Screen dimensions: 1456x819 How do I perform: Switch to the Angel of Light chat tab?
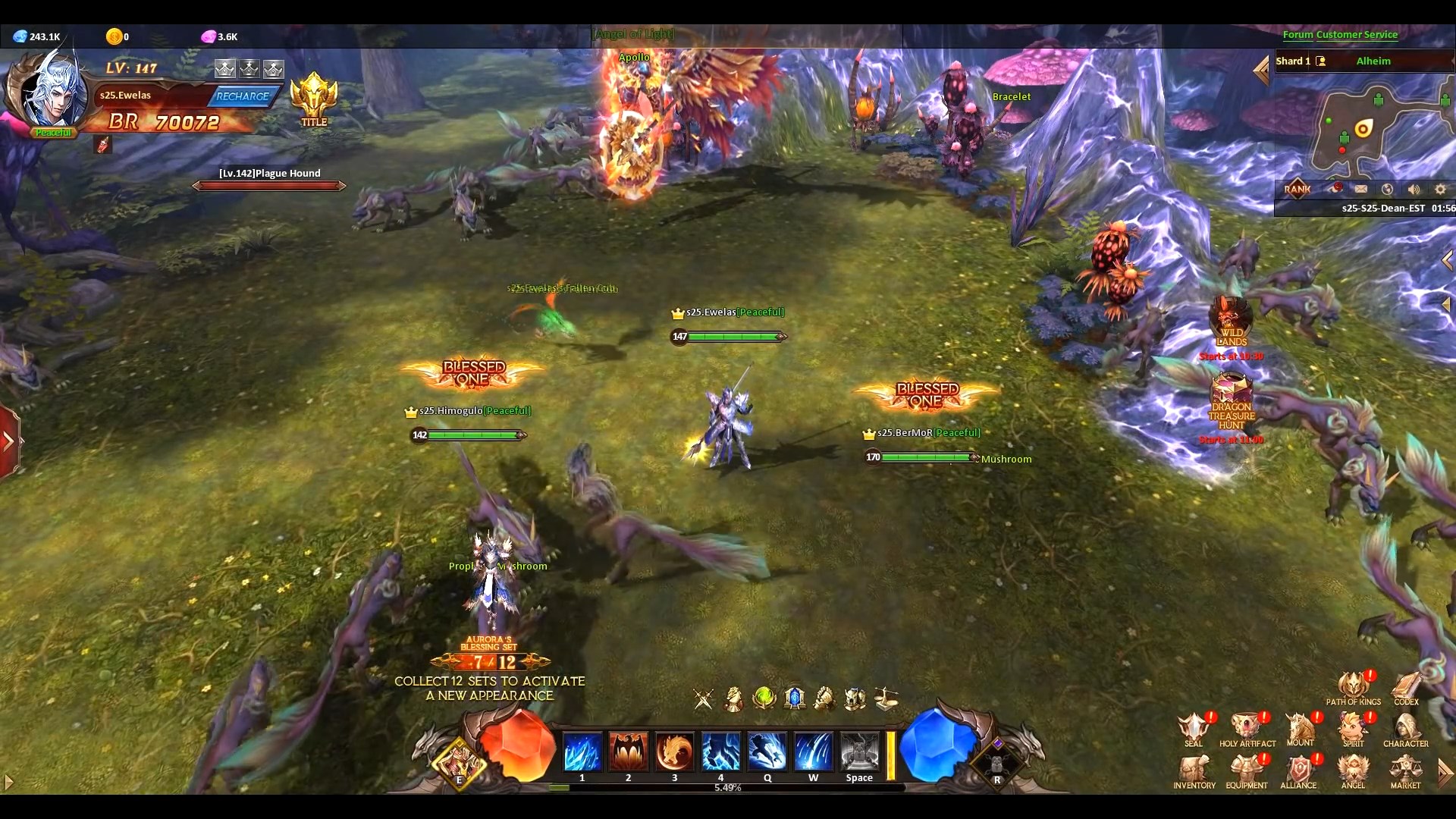coord(633,33)
